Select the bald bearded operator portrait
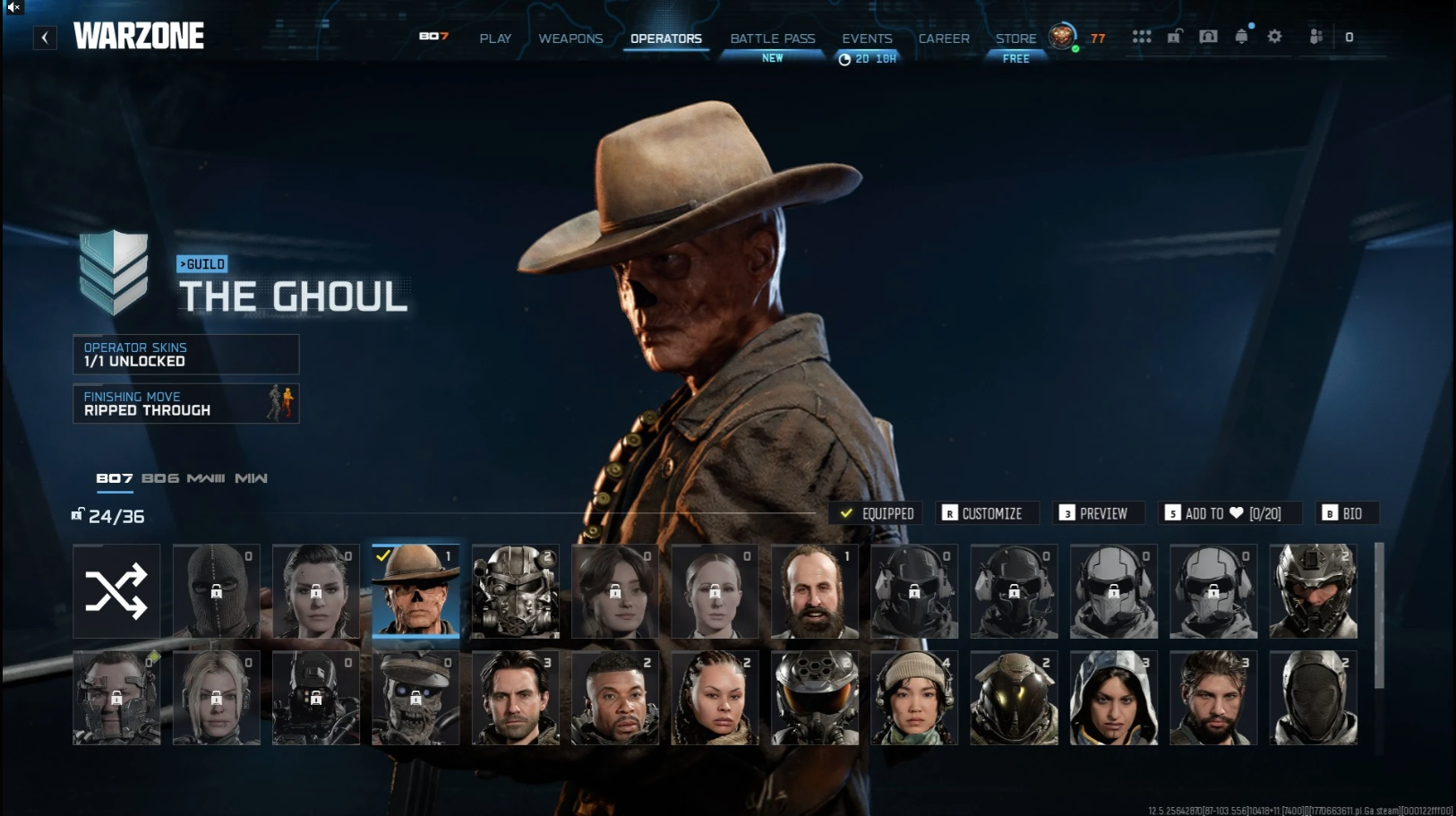This screenshot has width=1456, height=816. (x=814, y=591)
